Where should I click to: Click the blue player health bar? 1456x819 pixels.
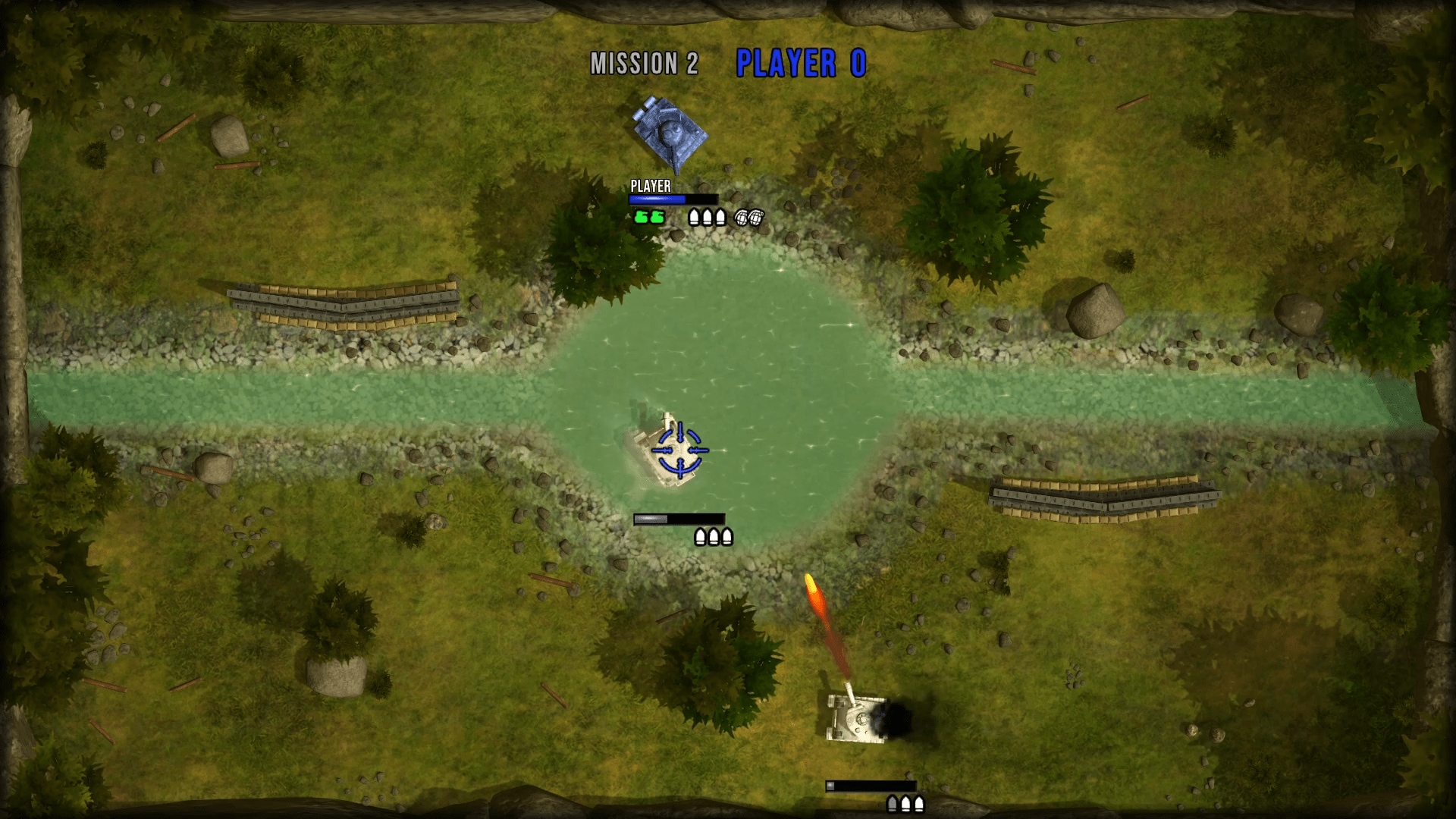(x=657, y=199)
